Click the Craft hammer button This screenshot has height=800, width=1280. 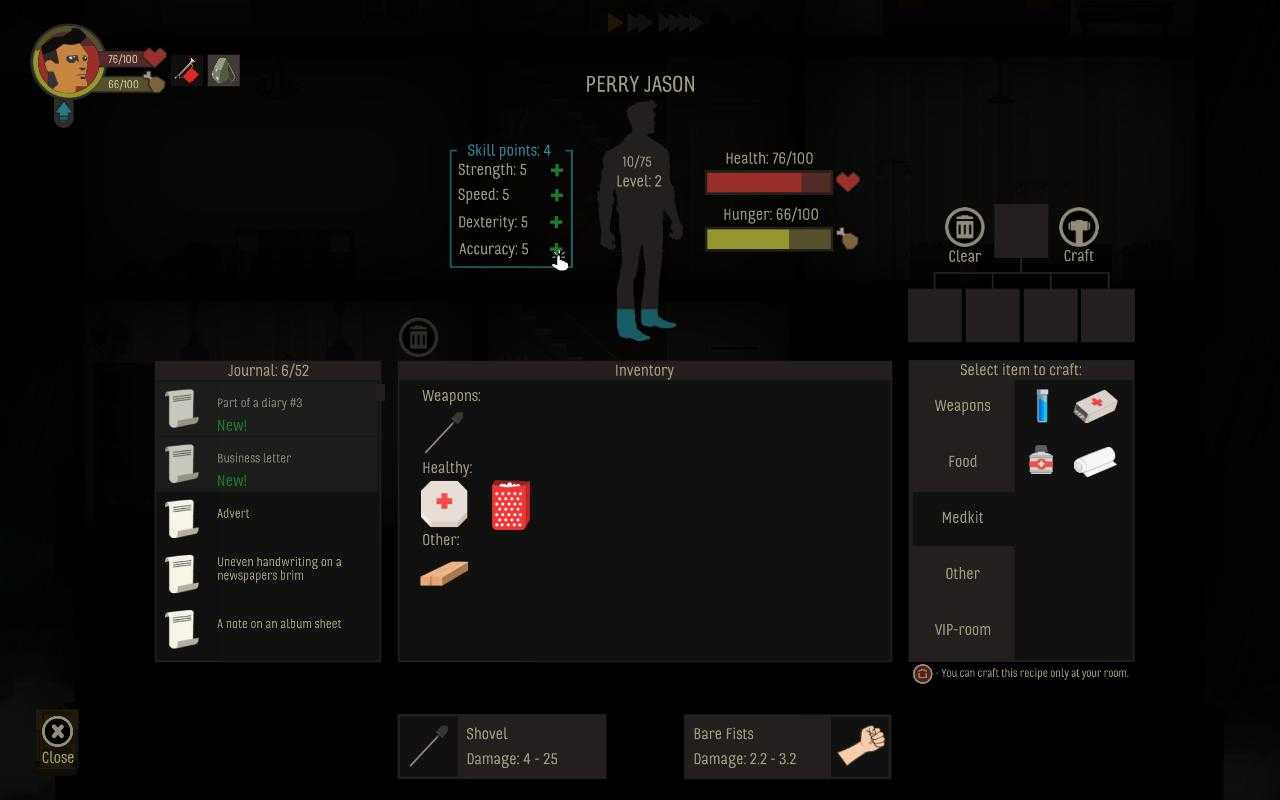click(1079, 229)
